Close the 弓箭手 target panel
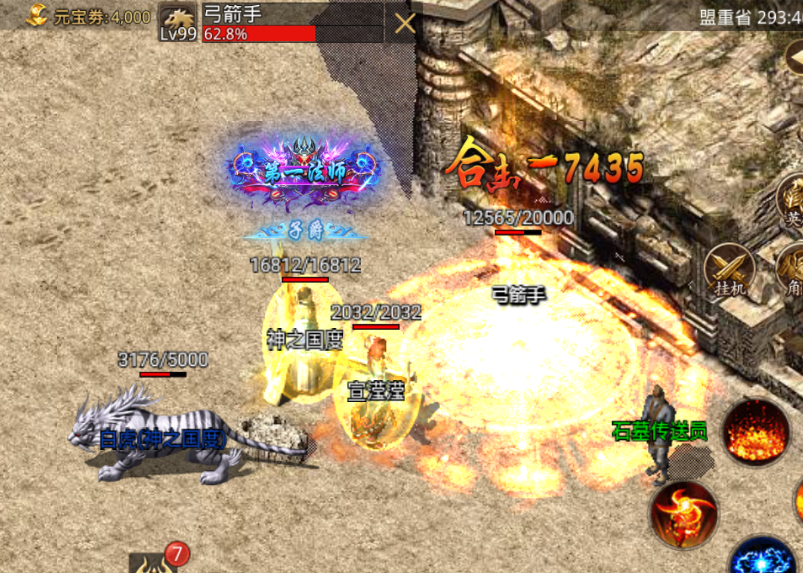 point(404,23)
